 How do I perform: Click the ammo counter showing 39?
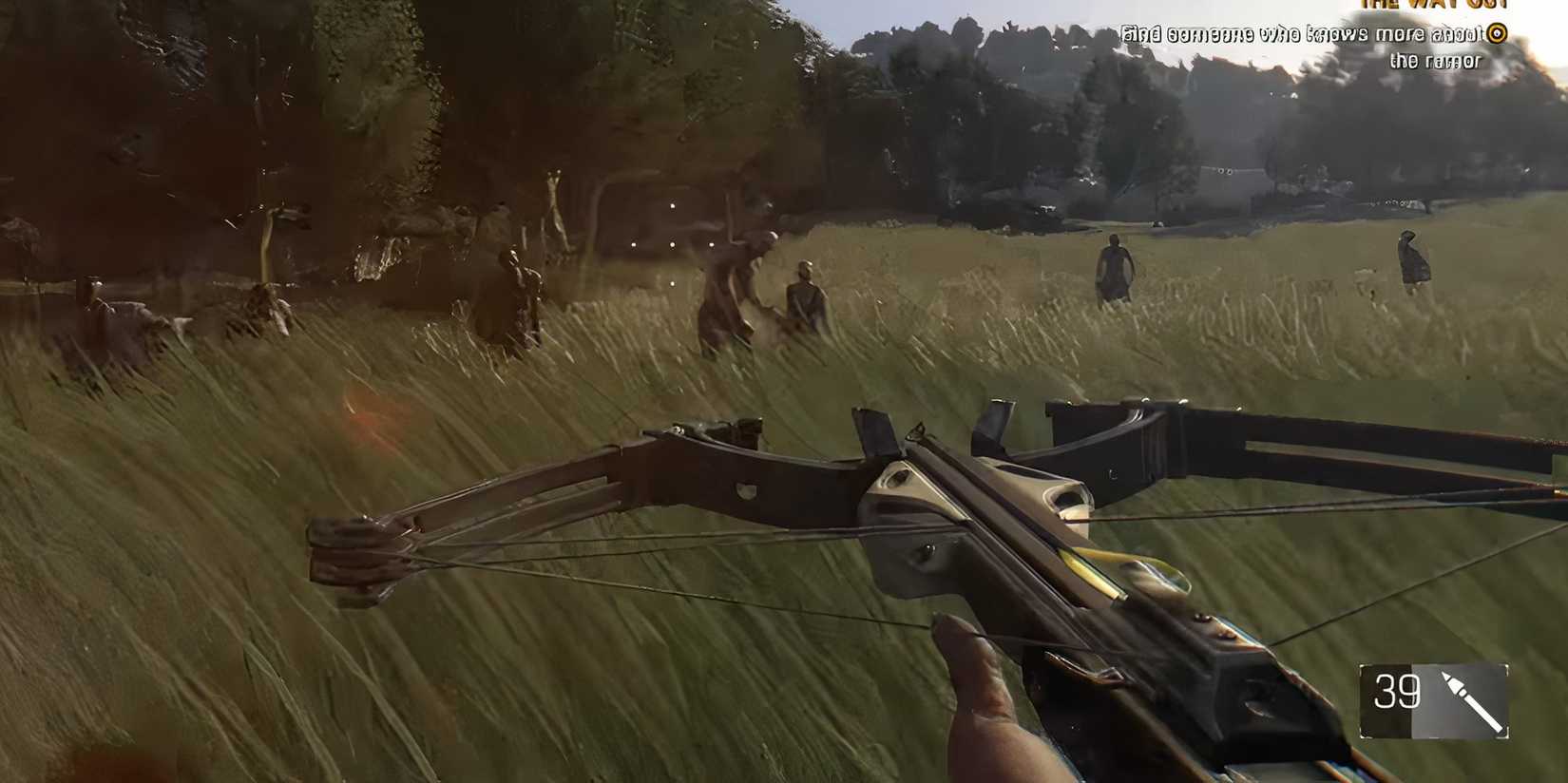pos(1397,691)
